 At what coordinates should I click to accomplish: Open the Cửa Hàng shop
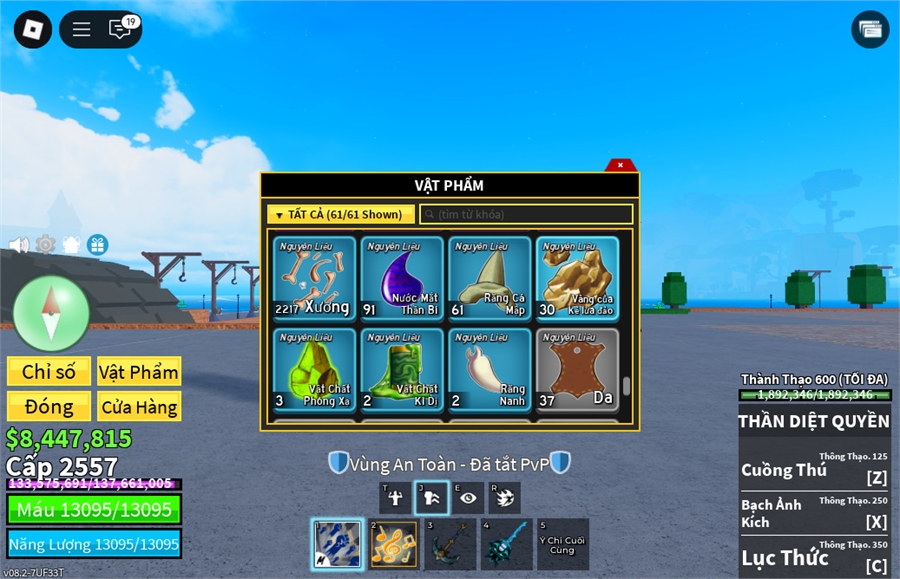click(x=139, y=406)
